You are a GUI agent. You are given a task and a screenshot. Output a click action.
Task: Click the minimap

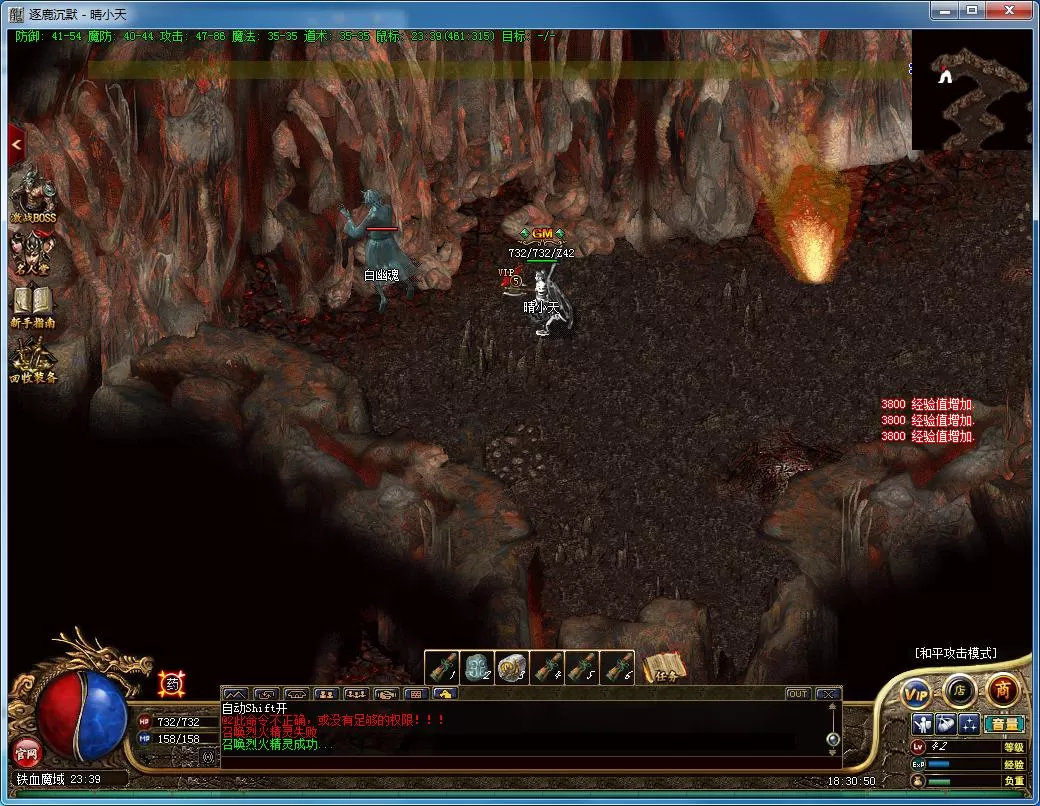971,90
